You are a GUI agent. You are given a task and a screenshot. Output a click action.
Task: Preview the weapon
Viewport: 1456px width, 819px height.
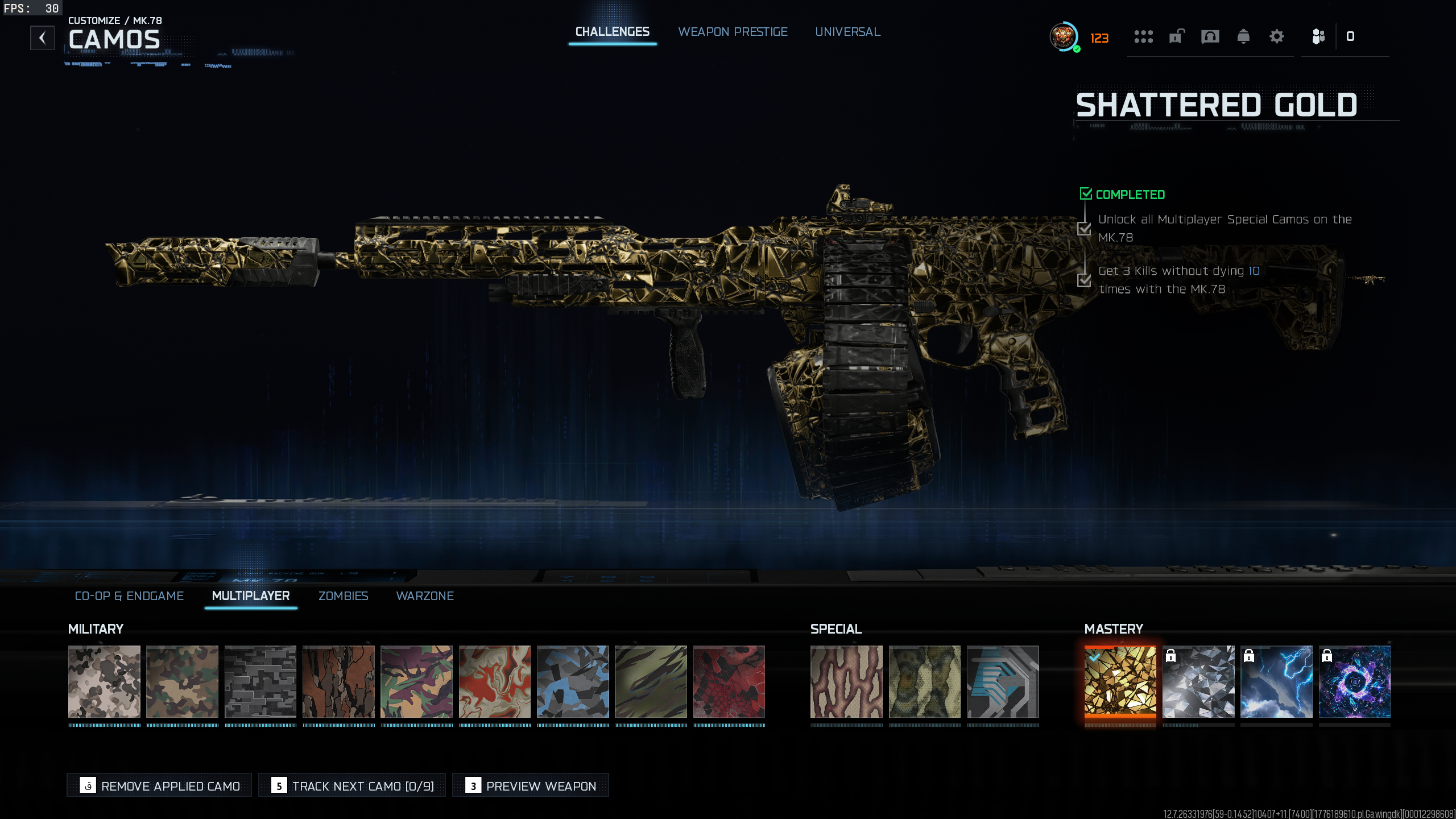point(530,785)
